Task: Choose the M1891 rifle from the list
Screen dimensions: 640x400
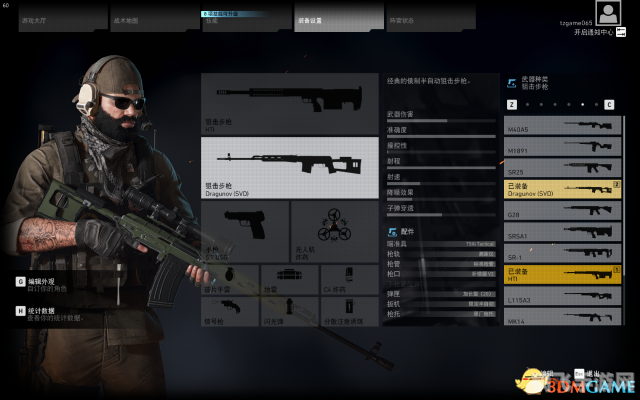Action: click(563, 147)
